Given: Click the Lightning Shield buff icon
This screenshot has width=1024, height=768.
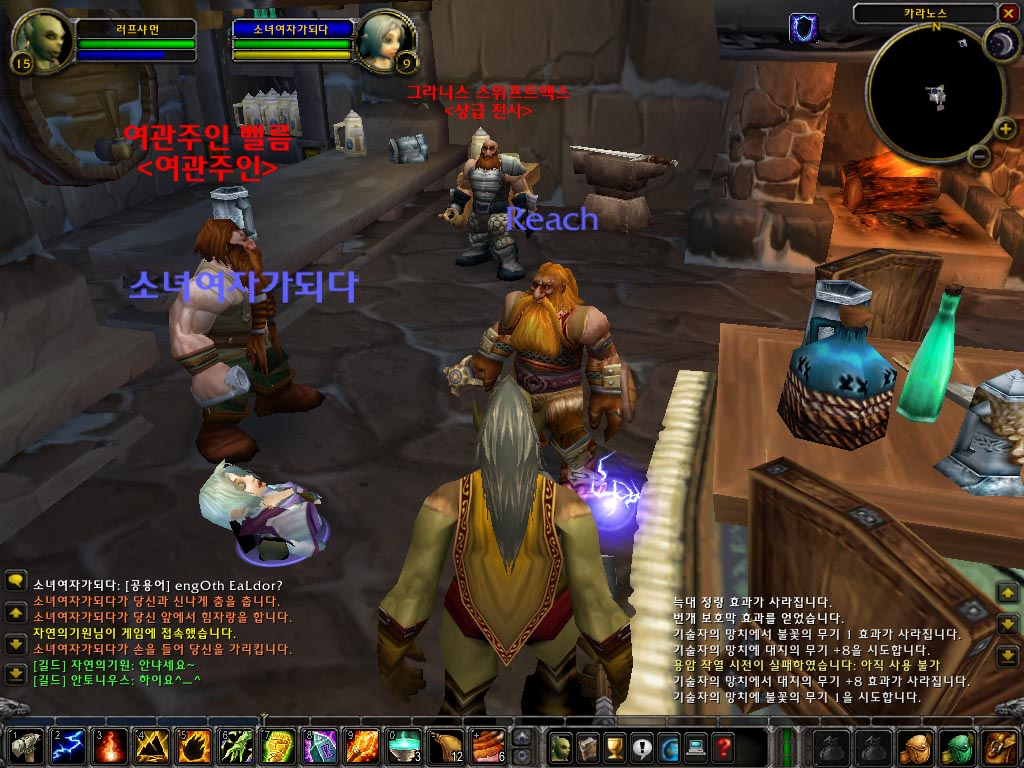Looking at the screenshot, I should point(803,27).
